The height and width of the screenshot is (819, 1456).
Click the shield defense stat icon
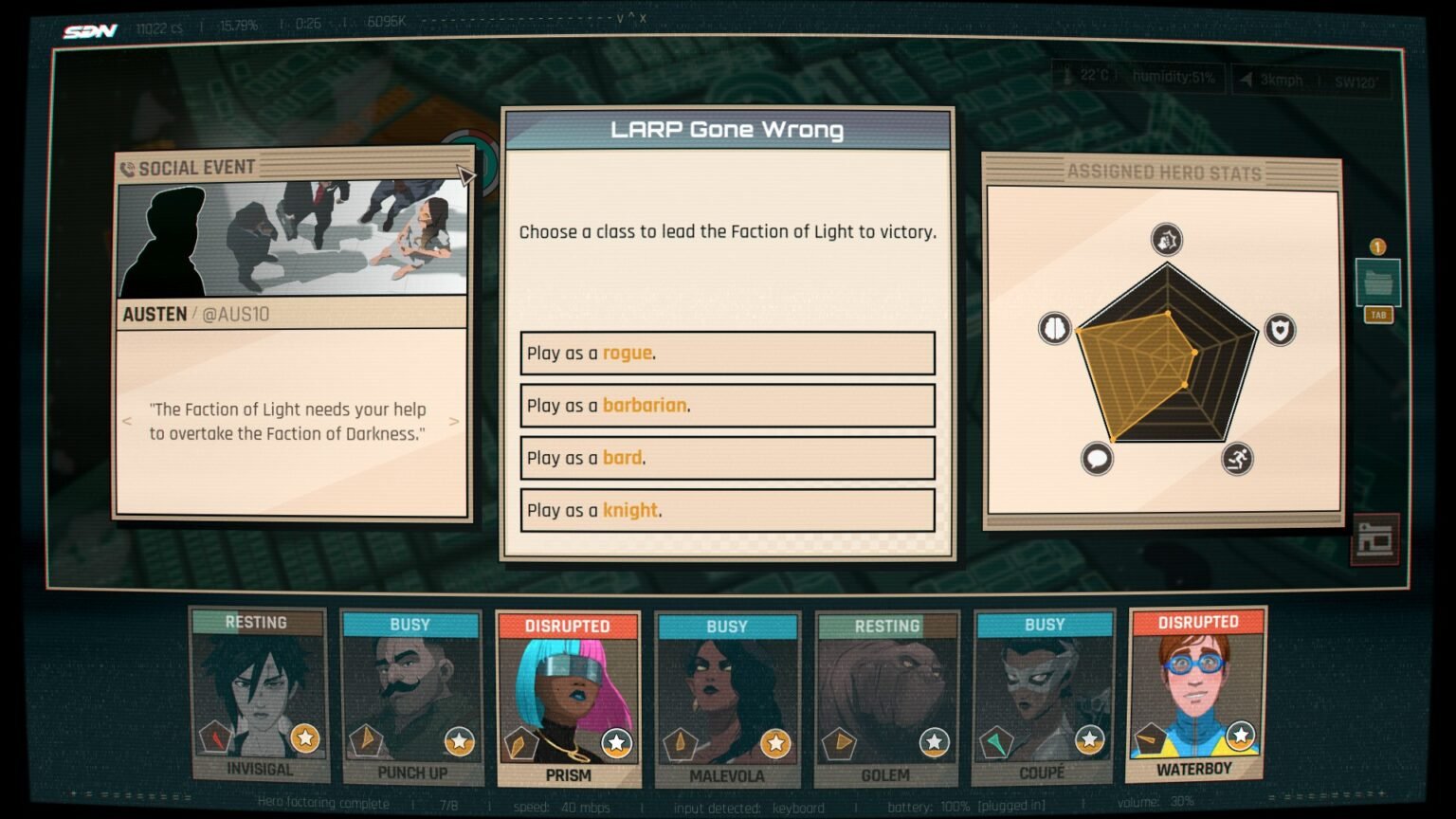pyautogui.click(x=1279, y=329)
